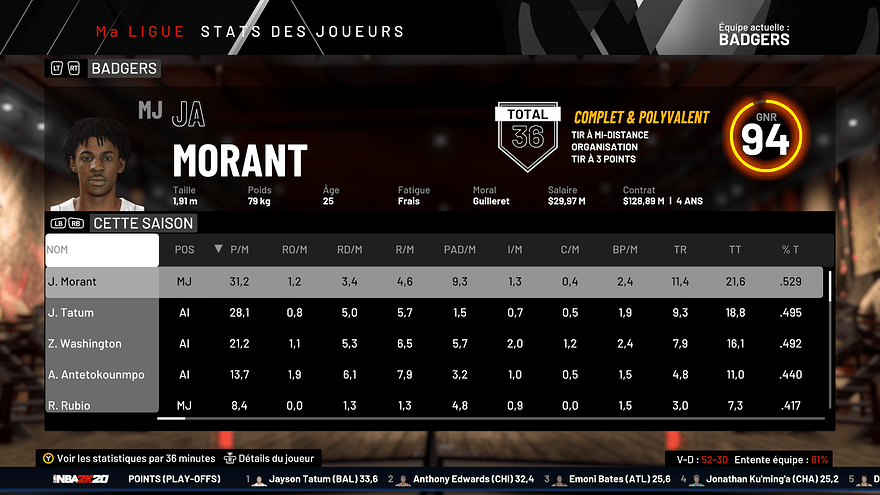Change the CETTE SAISON period selector
This screenshot has height=495, width=880.
(142, 223)
